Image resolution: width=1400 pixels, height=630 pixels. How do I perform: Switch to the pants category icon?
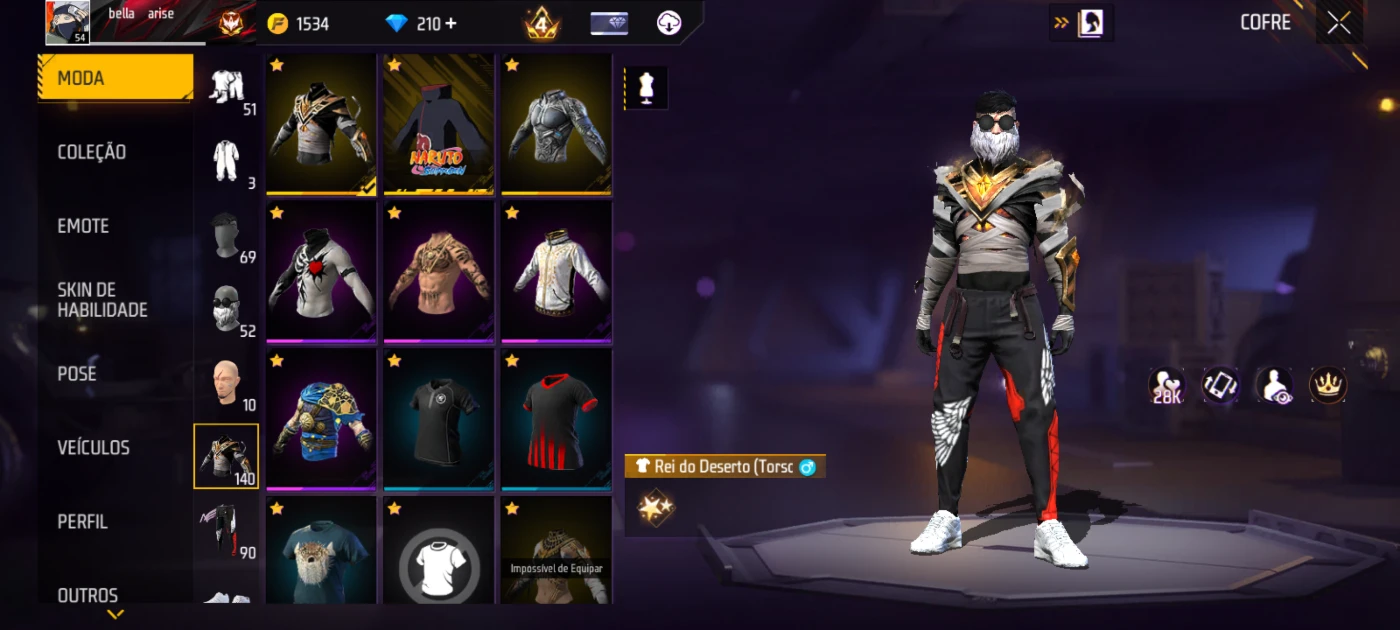pos(225,530)
